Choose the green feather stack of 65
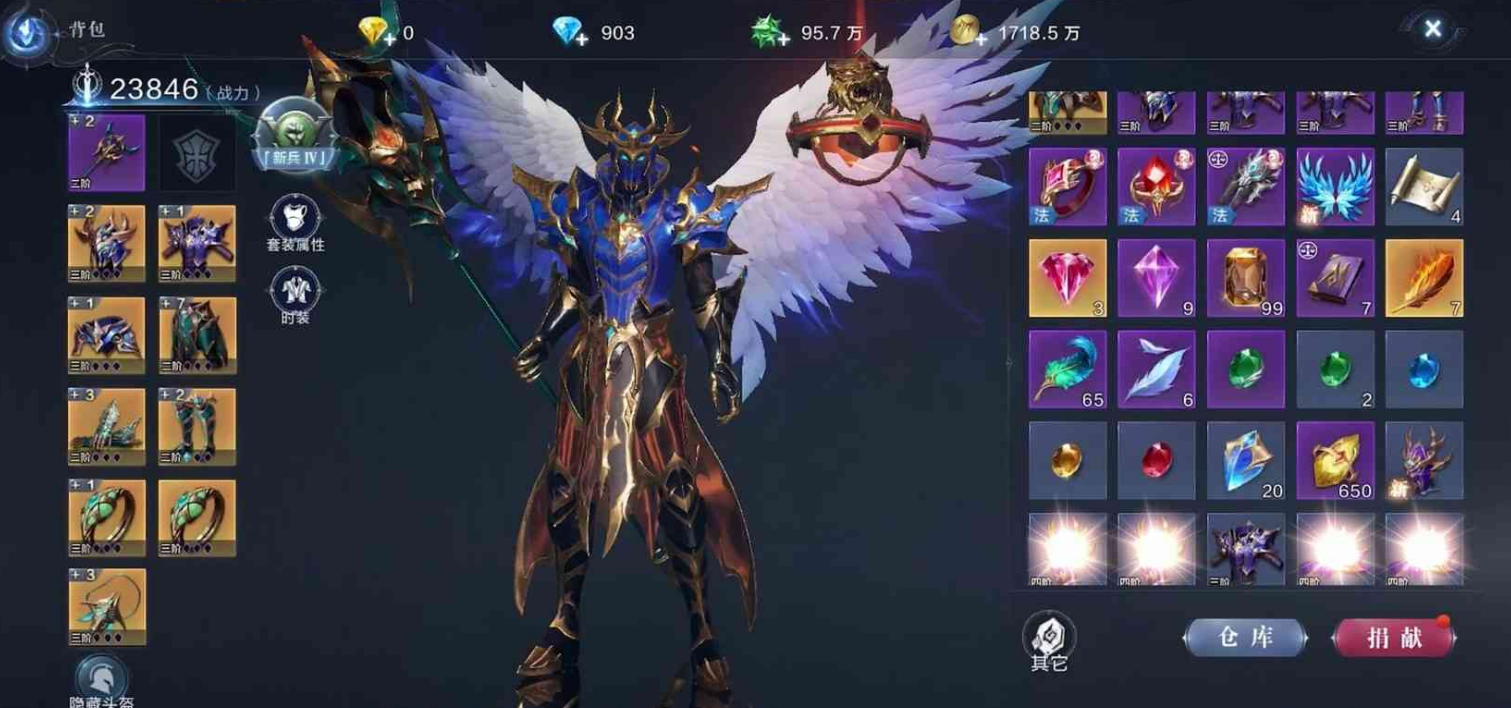1511x708 pixels. tap(1067, 369)
